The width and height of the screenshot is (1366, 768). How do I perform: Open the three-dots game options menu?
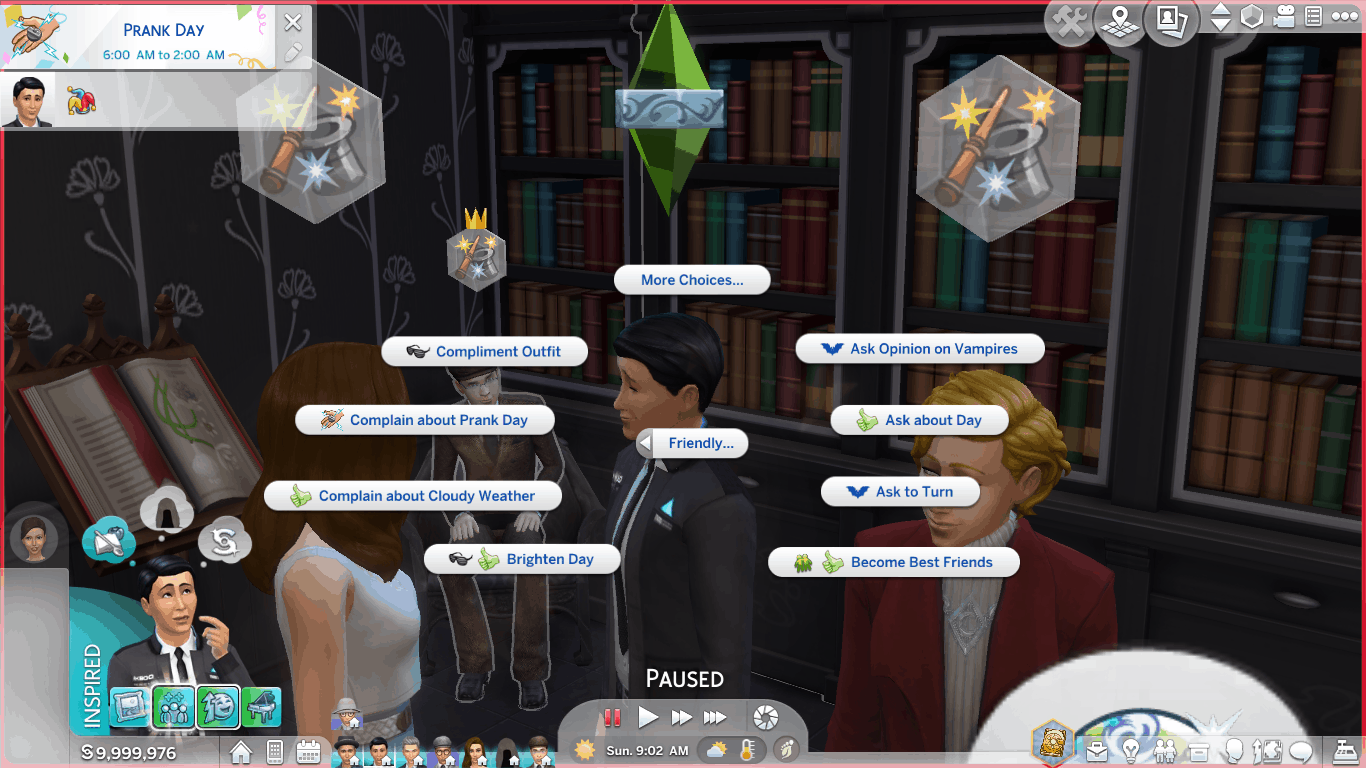(1345, 17)
